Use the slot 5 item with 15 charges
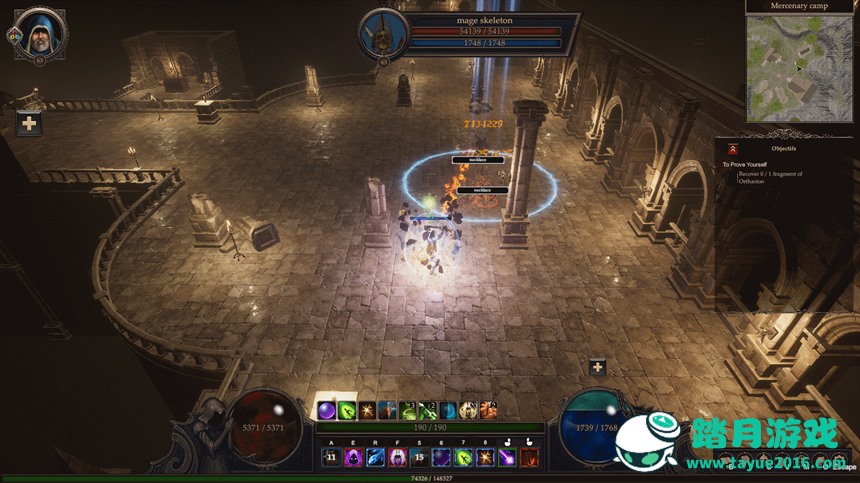Image resolution: width=860 pixels, height=483 pixels. coord(418,457)
